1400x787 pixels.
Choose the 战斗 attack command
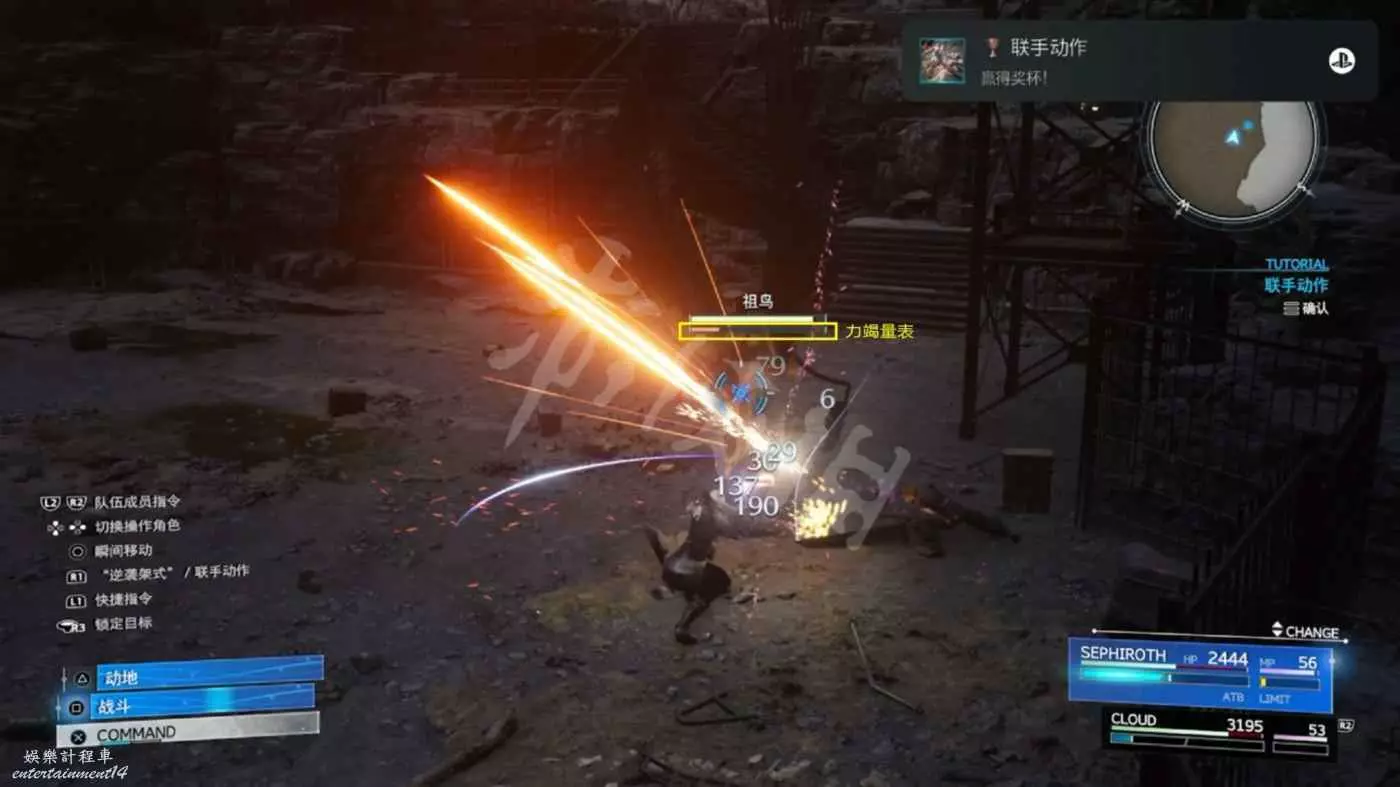(203, 706)
